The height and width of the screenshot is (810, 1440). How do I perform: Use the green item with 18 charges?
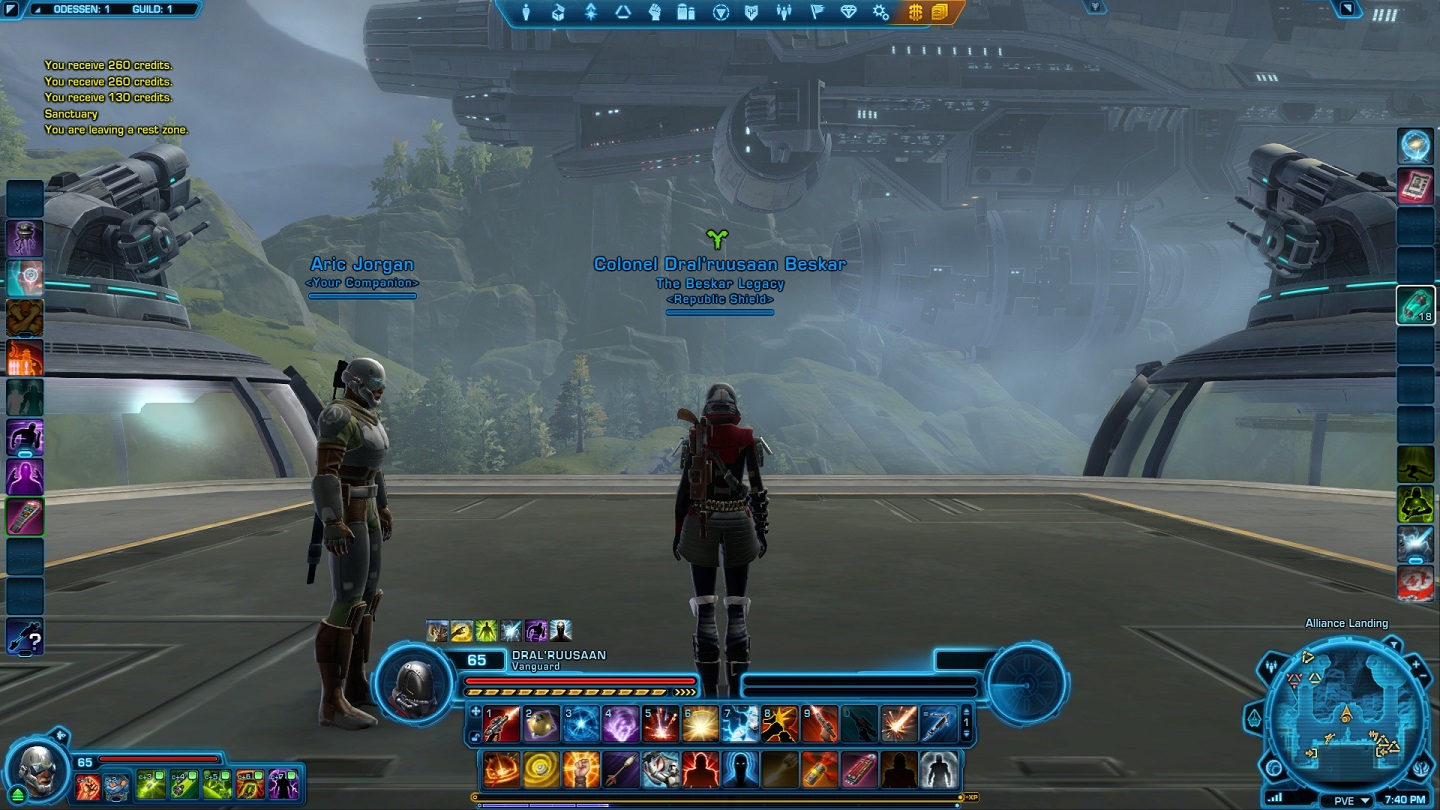[x=1416, y=305]
